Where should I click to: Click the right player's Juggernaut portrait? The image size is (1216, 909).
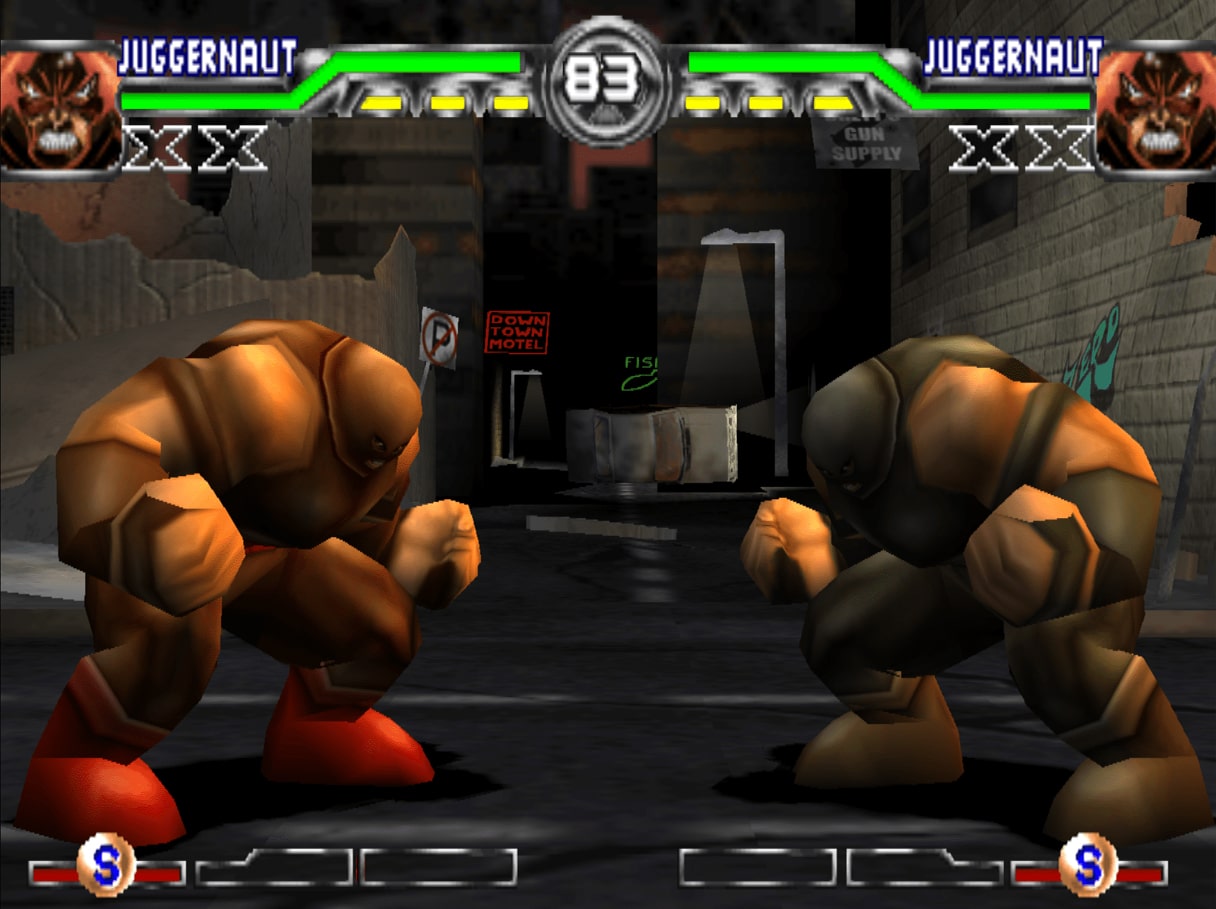pos(1157,108)
